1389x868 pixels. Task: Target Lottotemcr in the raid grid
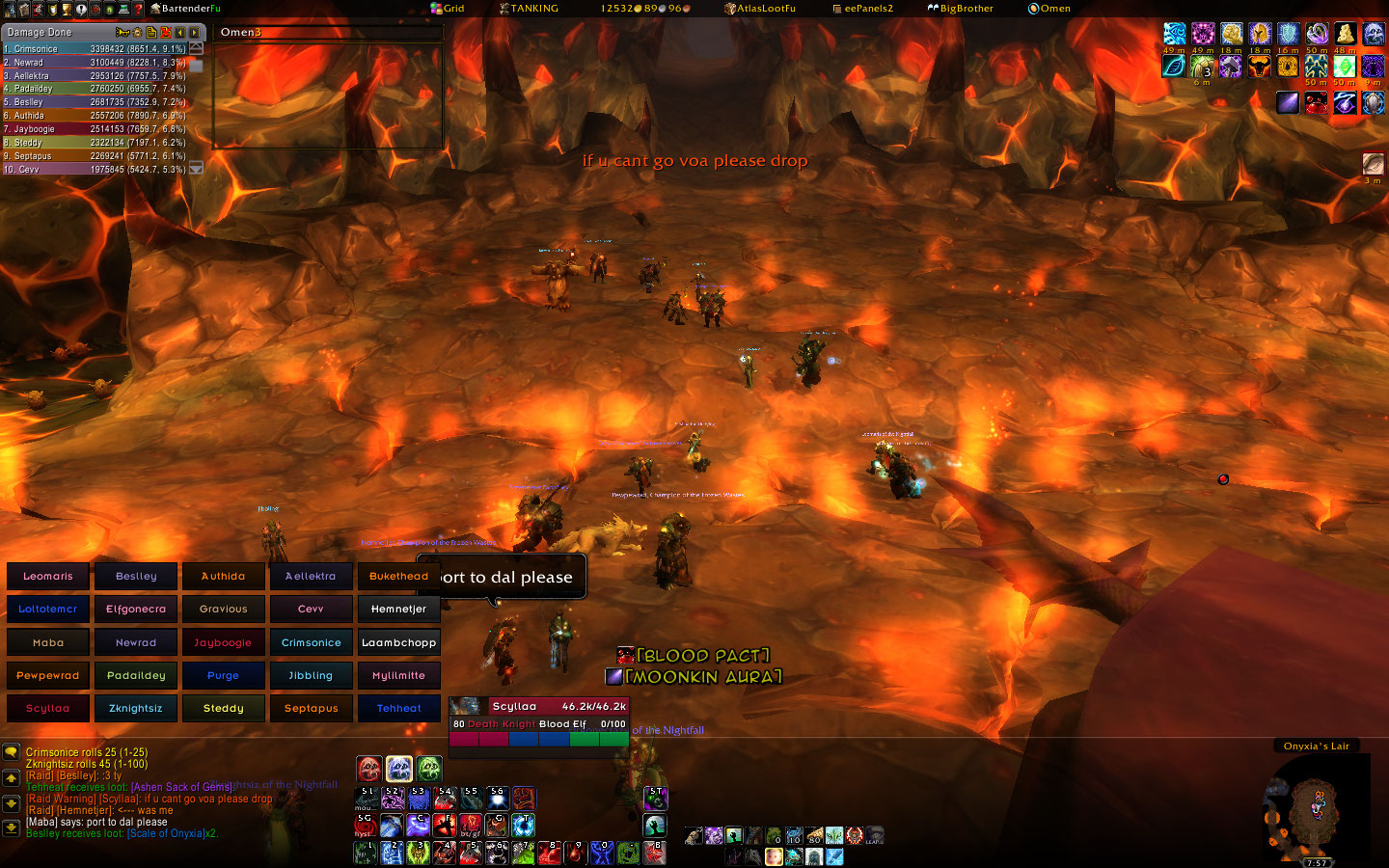tap(48, 609)
